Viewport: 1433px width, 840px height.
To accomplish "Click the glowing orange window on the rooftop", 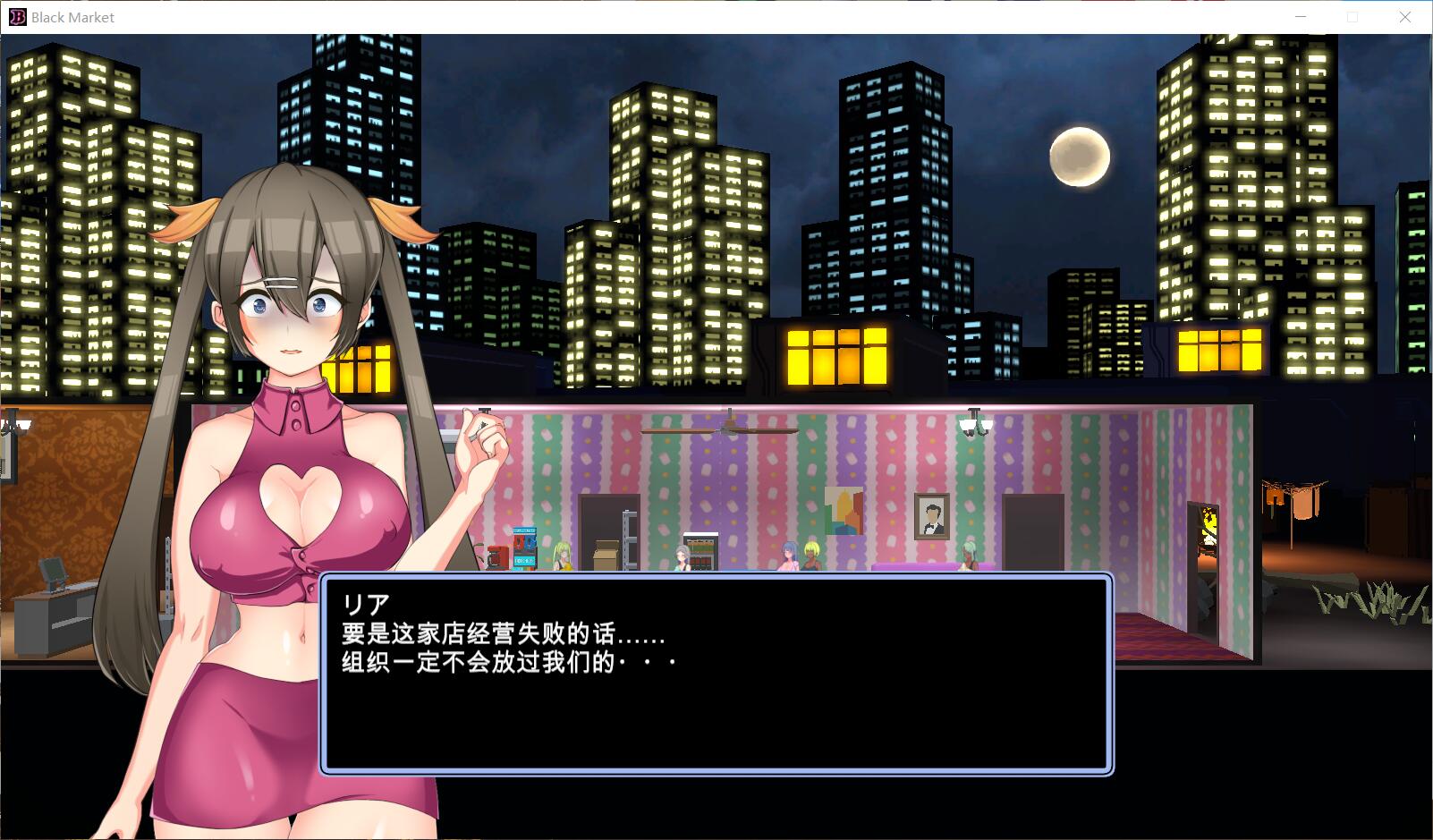I will 835,356.
